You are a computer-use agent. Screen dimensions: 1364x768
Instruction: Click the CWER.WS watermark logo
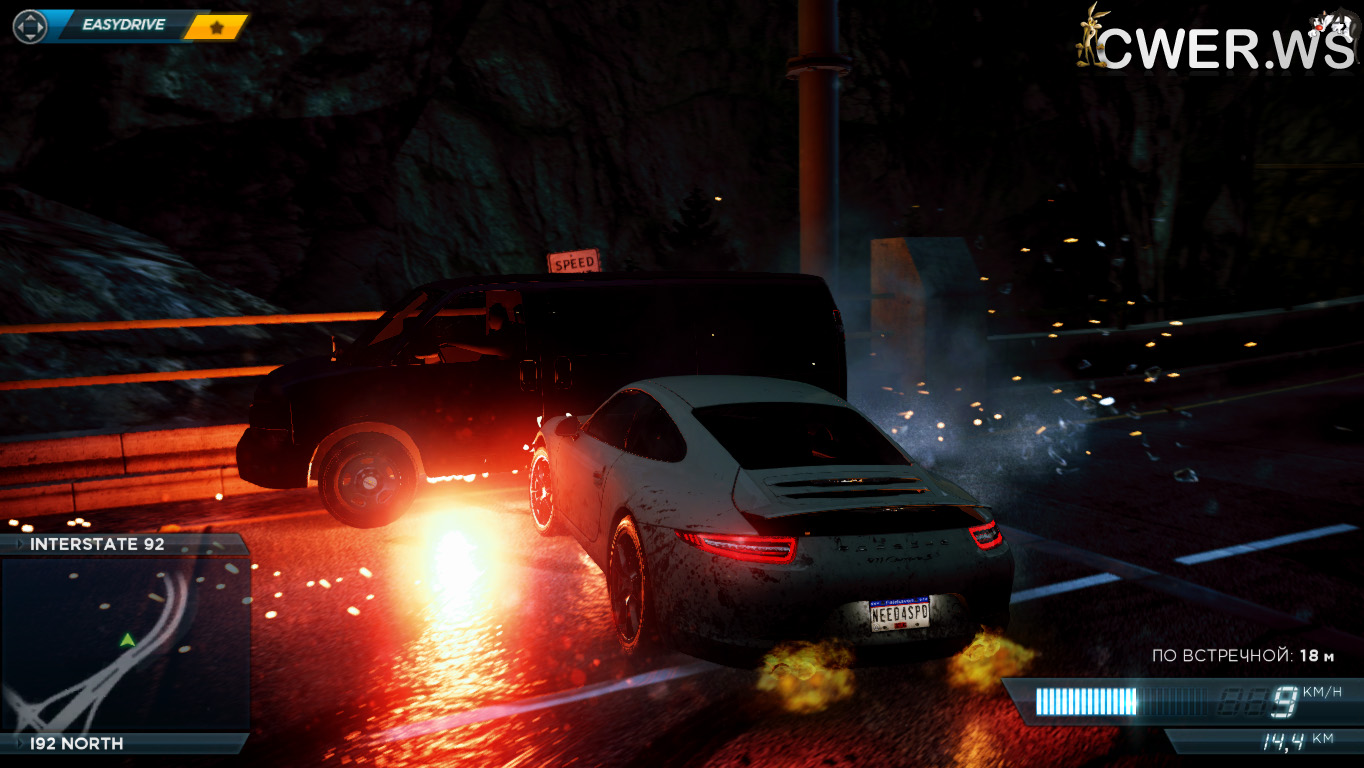1216,42
